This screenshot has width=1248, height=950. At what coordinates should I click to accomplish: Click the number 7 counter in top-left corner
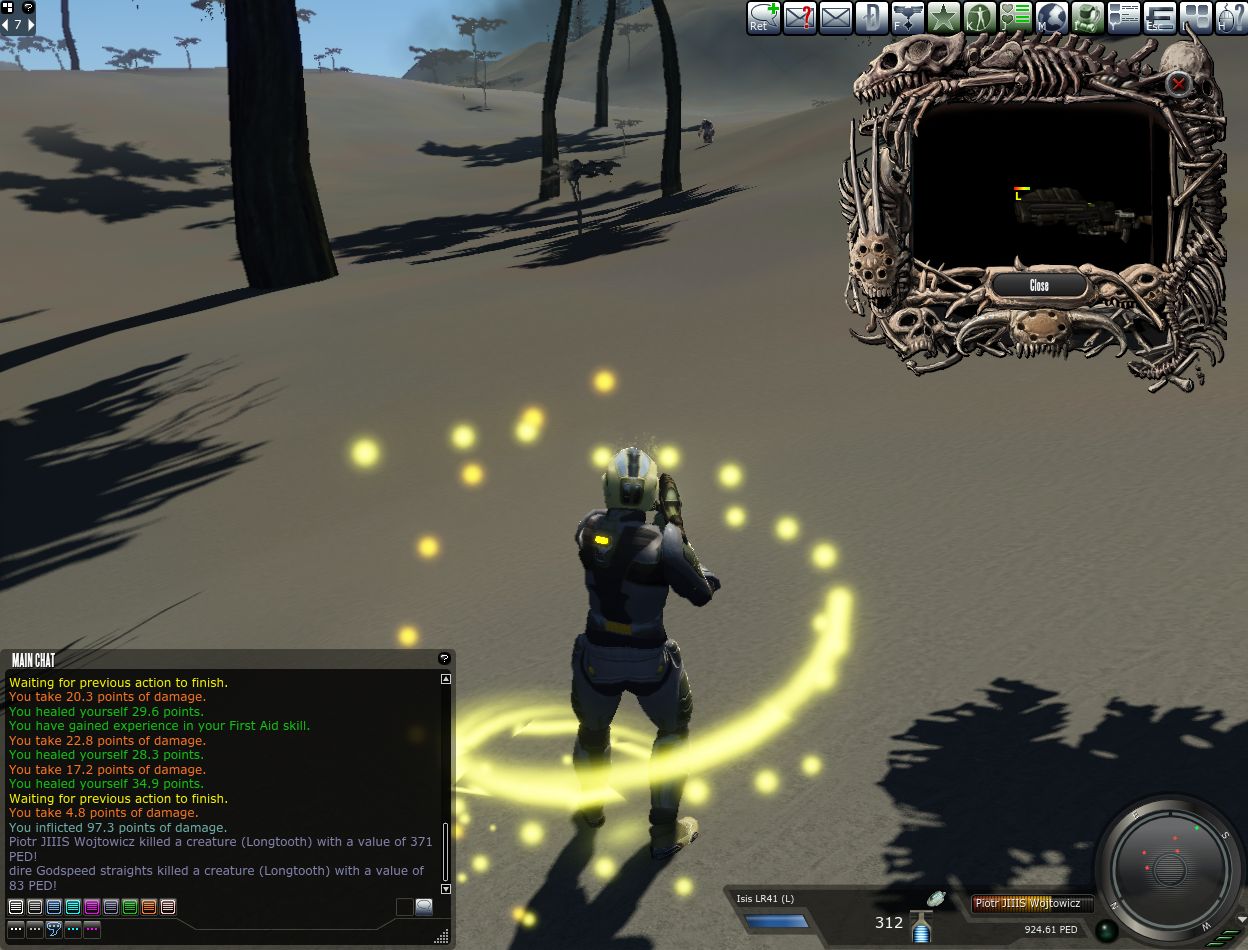pos(18,25)
